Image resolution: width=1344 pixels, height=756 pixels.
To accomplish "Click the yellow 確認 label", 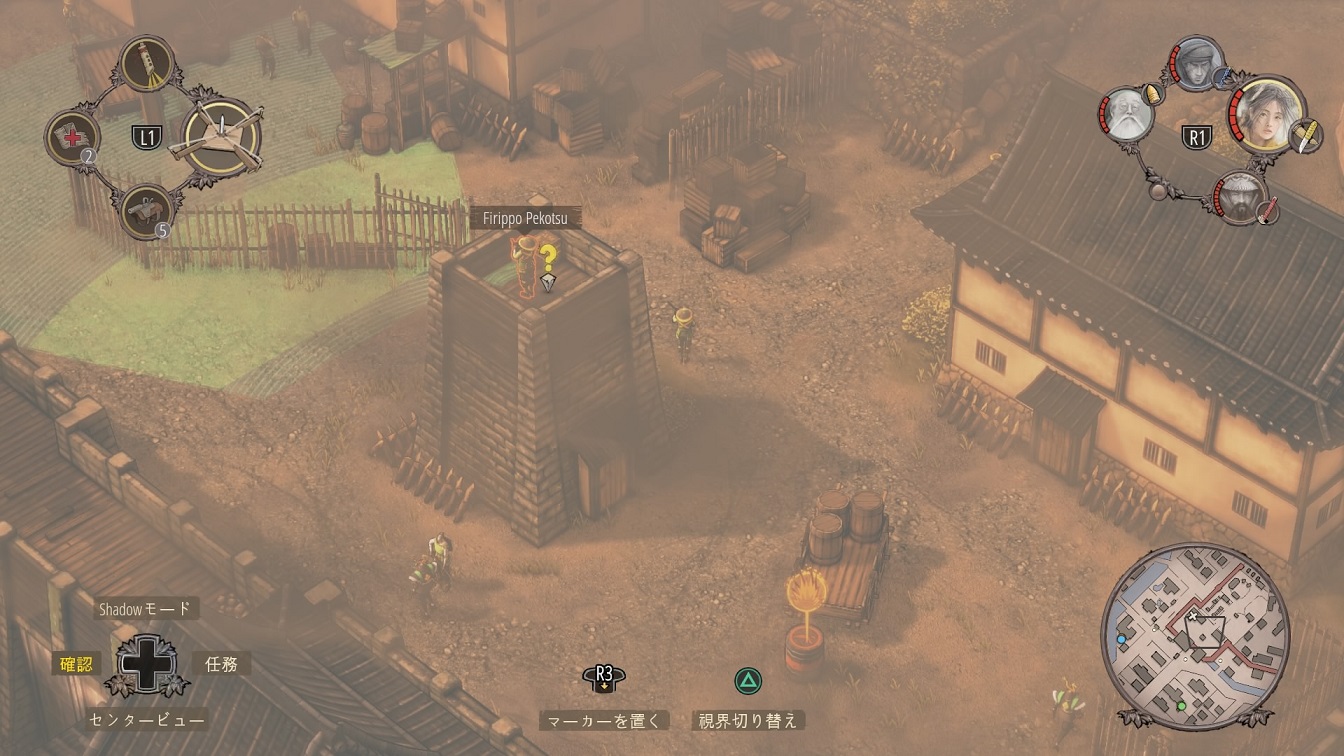I will point(76,663).
